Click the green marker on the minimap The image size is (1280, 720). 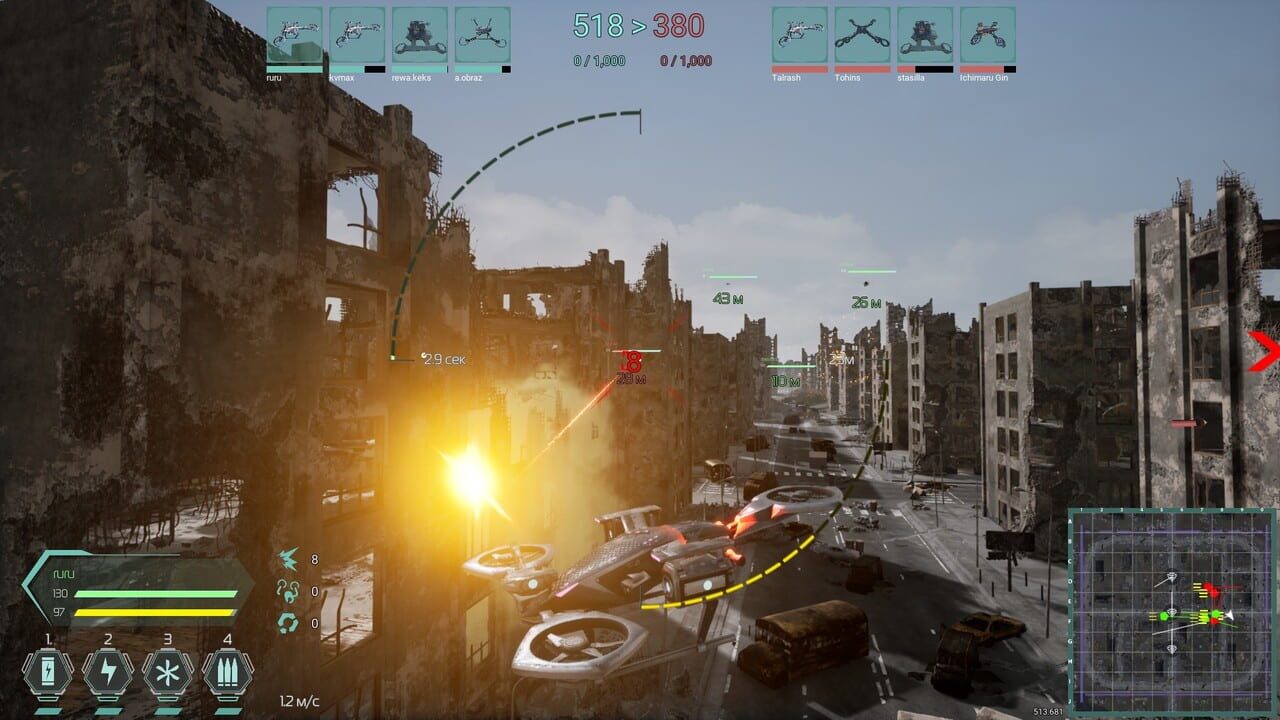1164,615
